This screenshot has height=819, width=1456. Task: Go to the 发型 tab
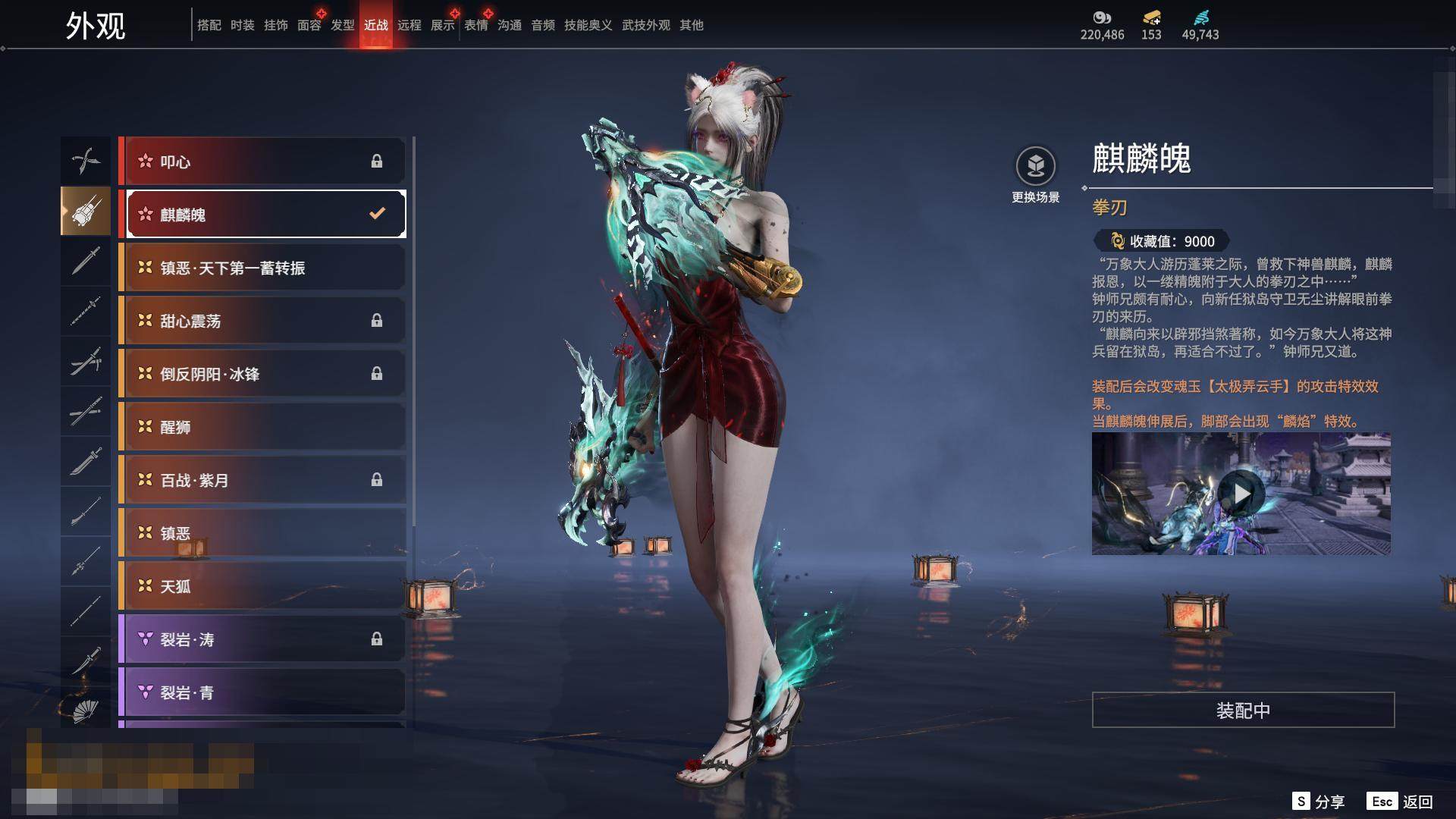(x=343, y=25)
